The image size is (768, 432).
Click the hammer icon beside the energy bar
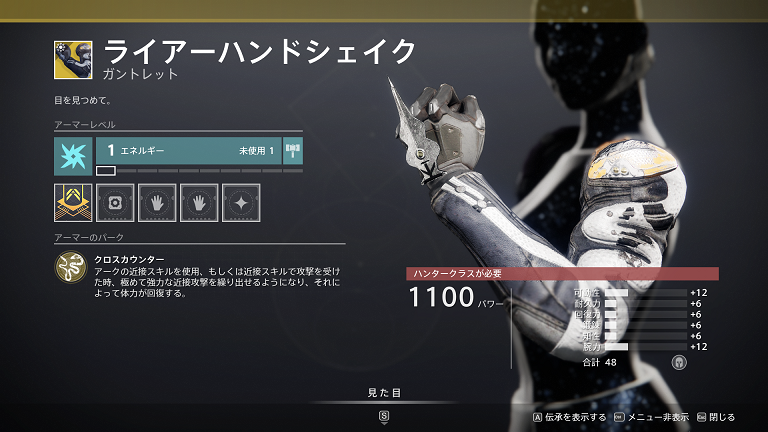[x=294, y=151]
